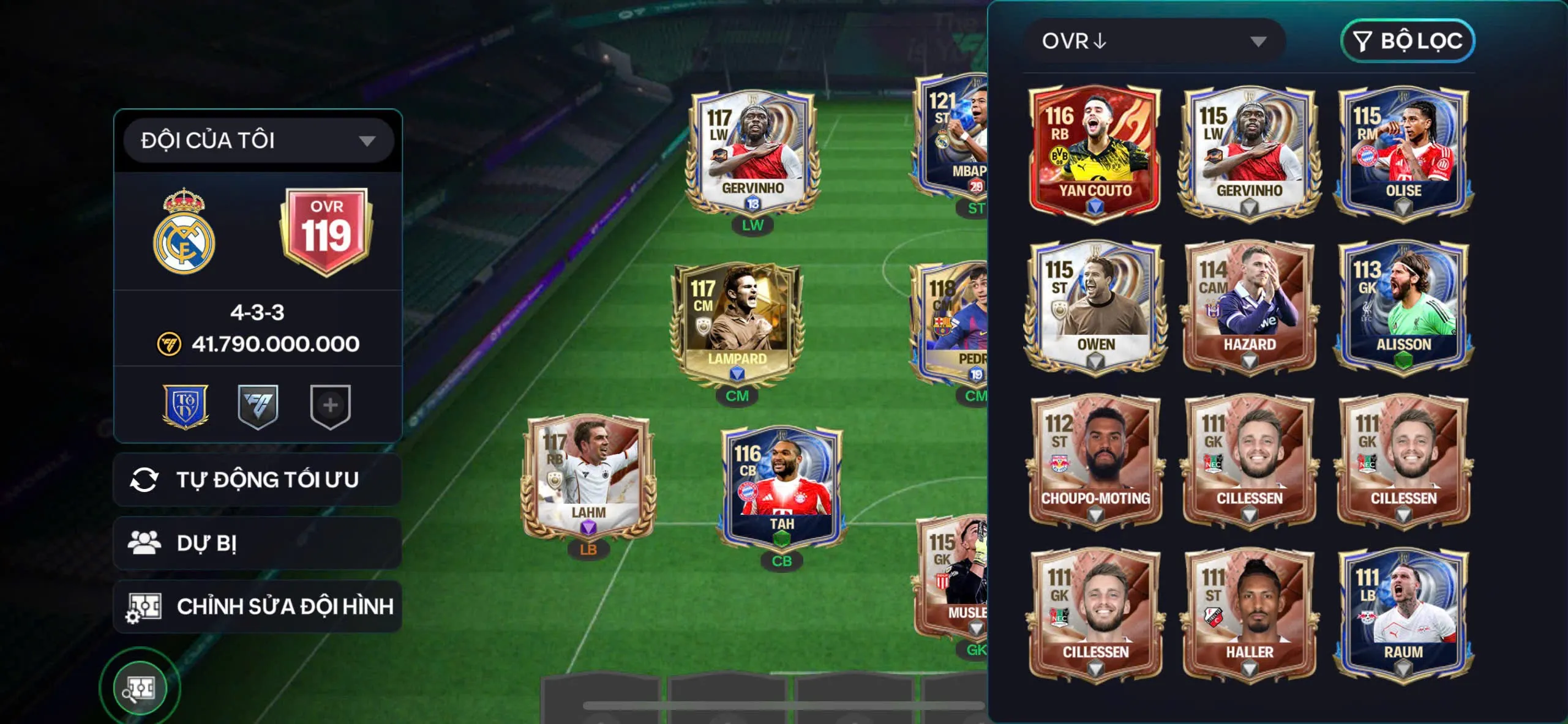Click the TỰ ĐỘNG TỐI ƯU button
The width and height of the screenshot is (1568, 724).
[x=258, y=480]
